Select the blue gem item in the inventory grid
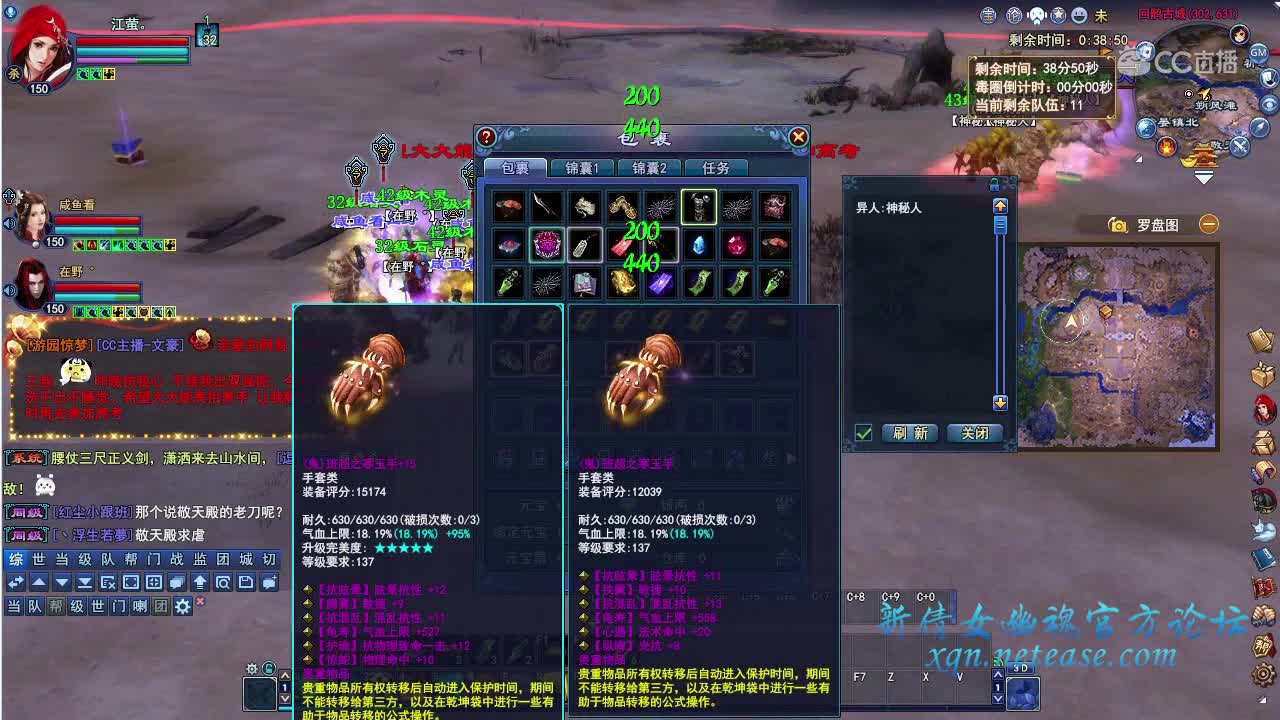Image resolution: width=1280 pixels, height=720 pixels. coord(698,245)
